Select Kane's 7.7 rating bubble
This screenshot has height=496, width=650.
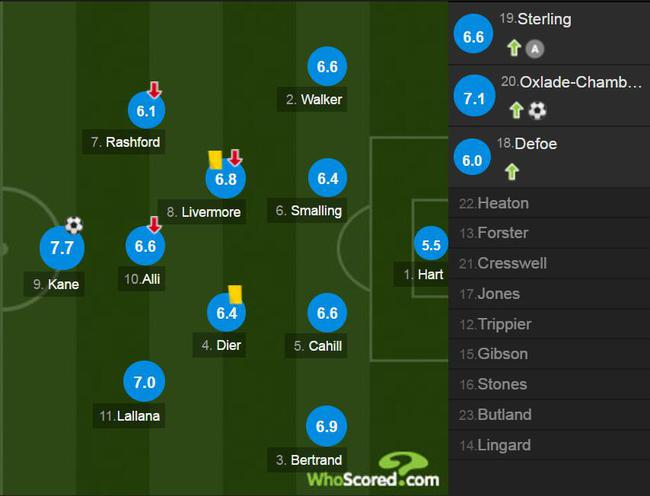tap(62, 248)
